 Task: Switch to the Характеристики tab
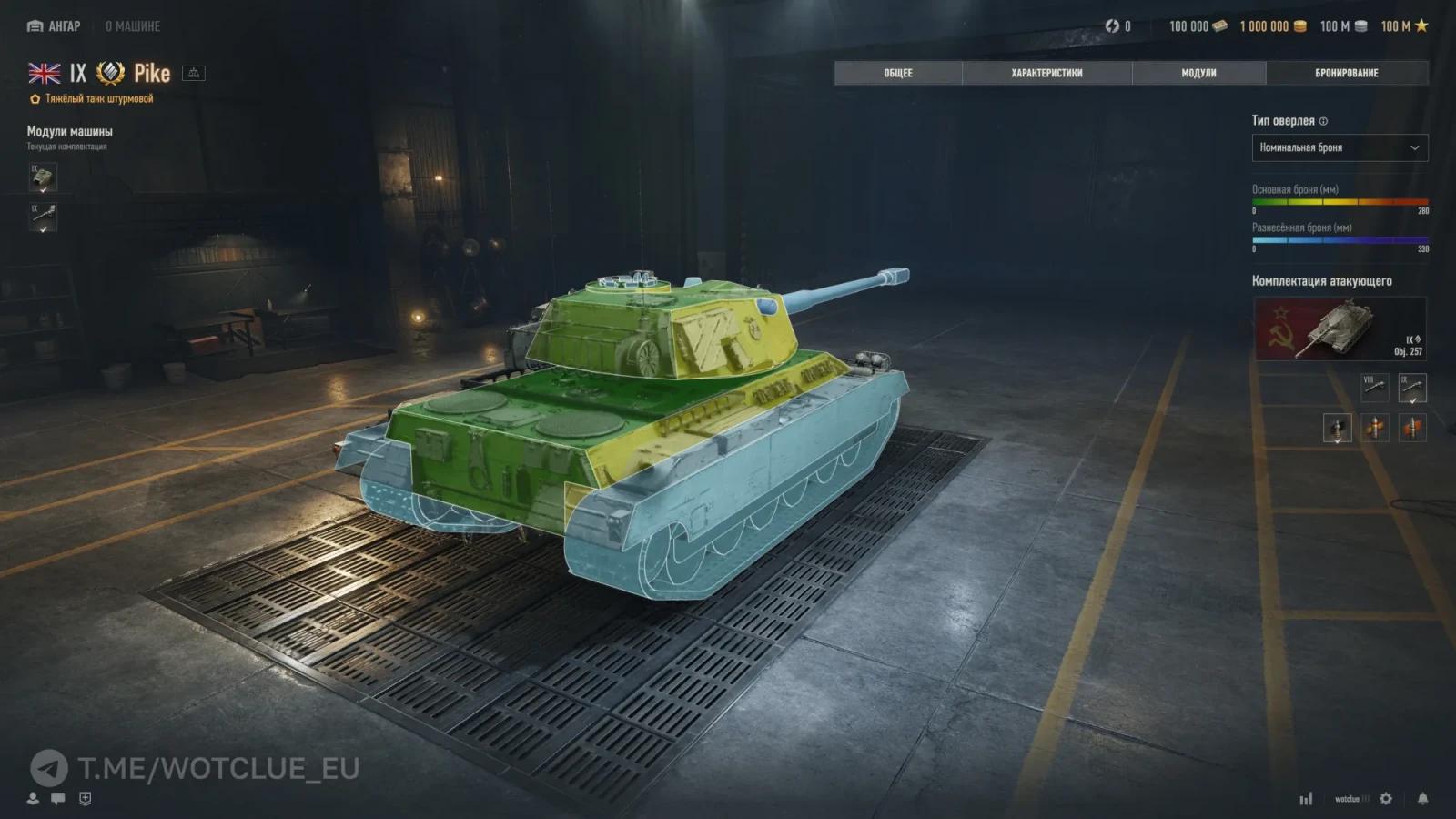pyautogui.click(x=1046, y=74)
